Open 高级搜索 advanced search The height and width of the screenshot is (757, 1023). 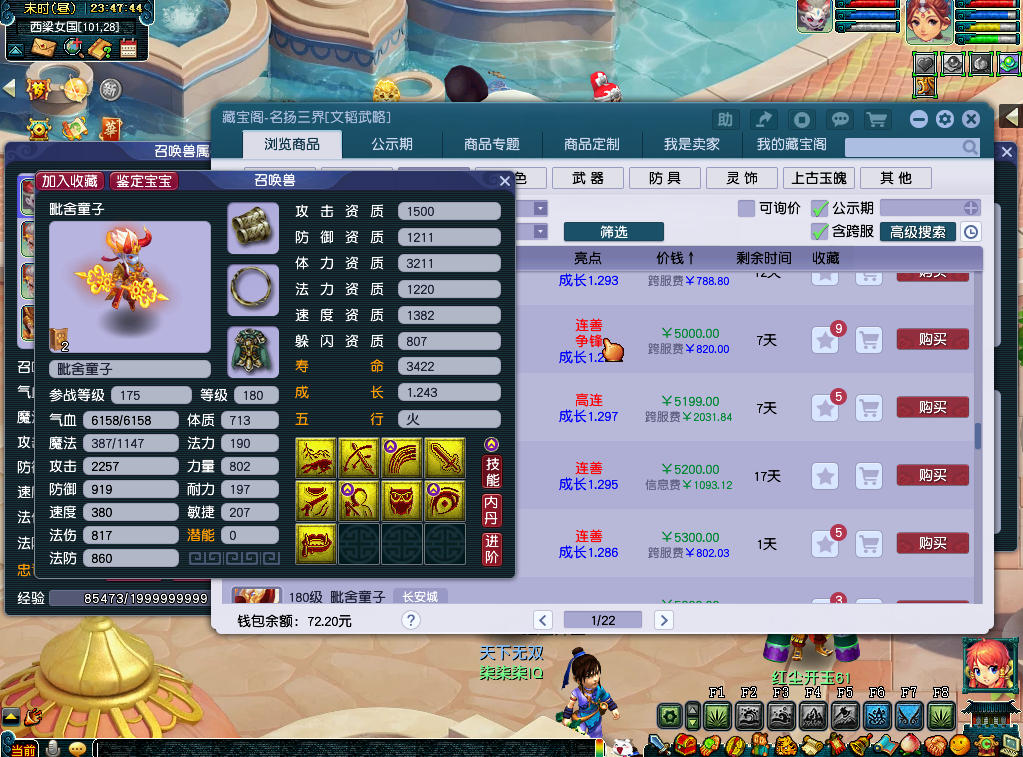(x=917, y=232)
